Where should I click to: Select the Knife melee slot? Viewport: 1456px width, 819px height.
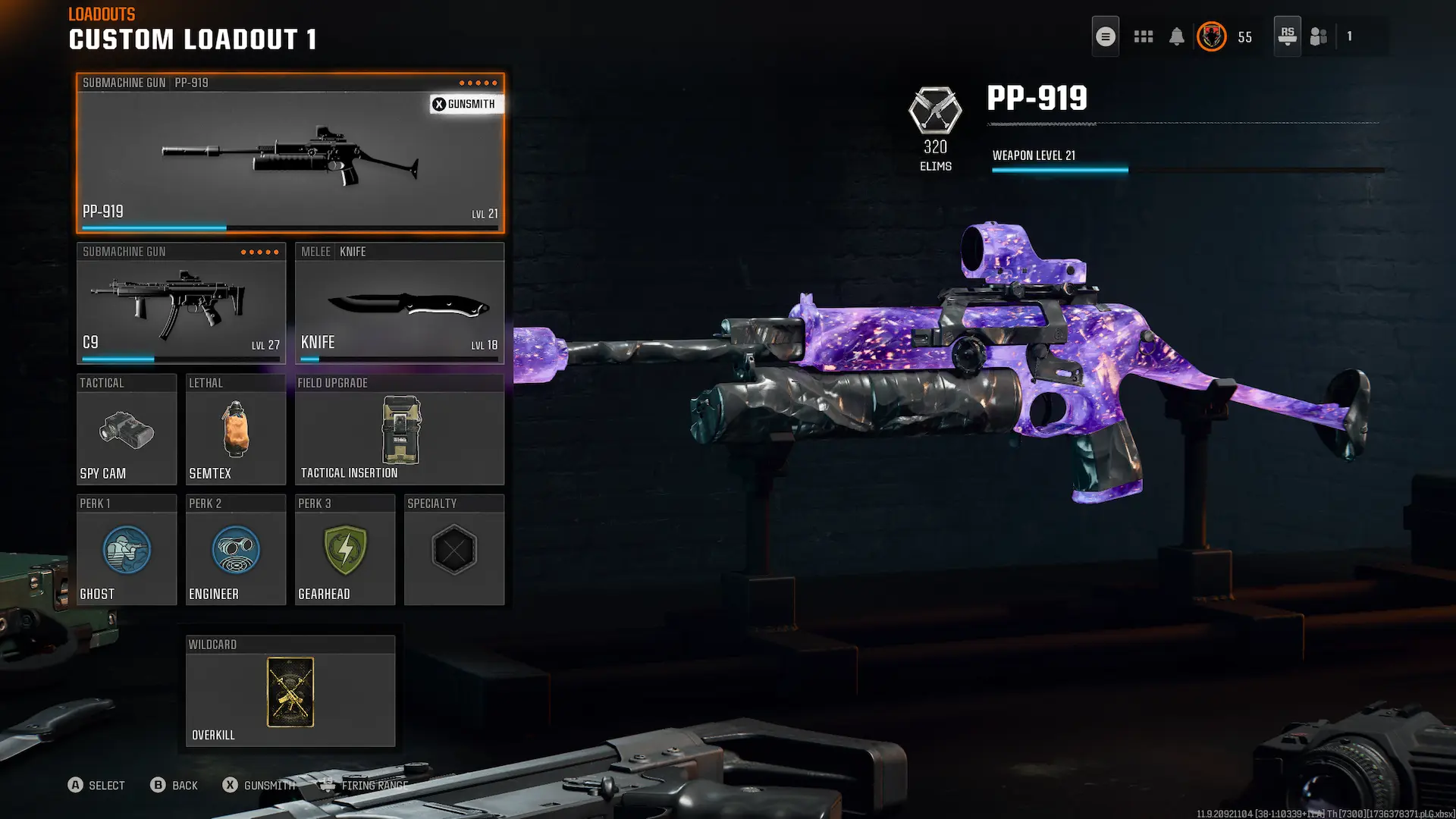(x=399, y=303)
